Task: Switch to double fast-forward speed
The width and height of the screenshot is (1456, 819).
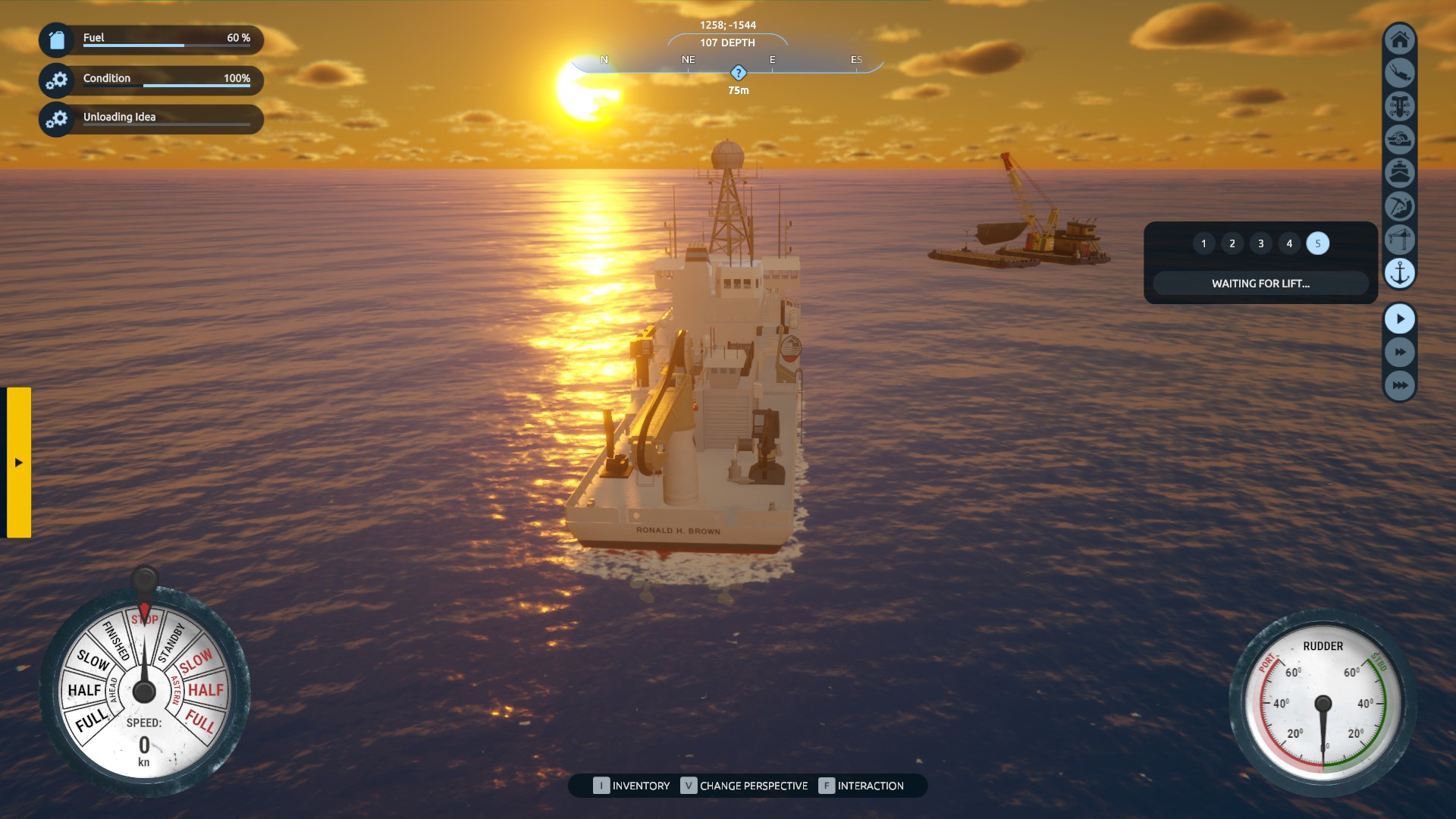Action: [x=1400, y=353]
